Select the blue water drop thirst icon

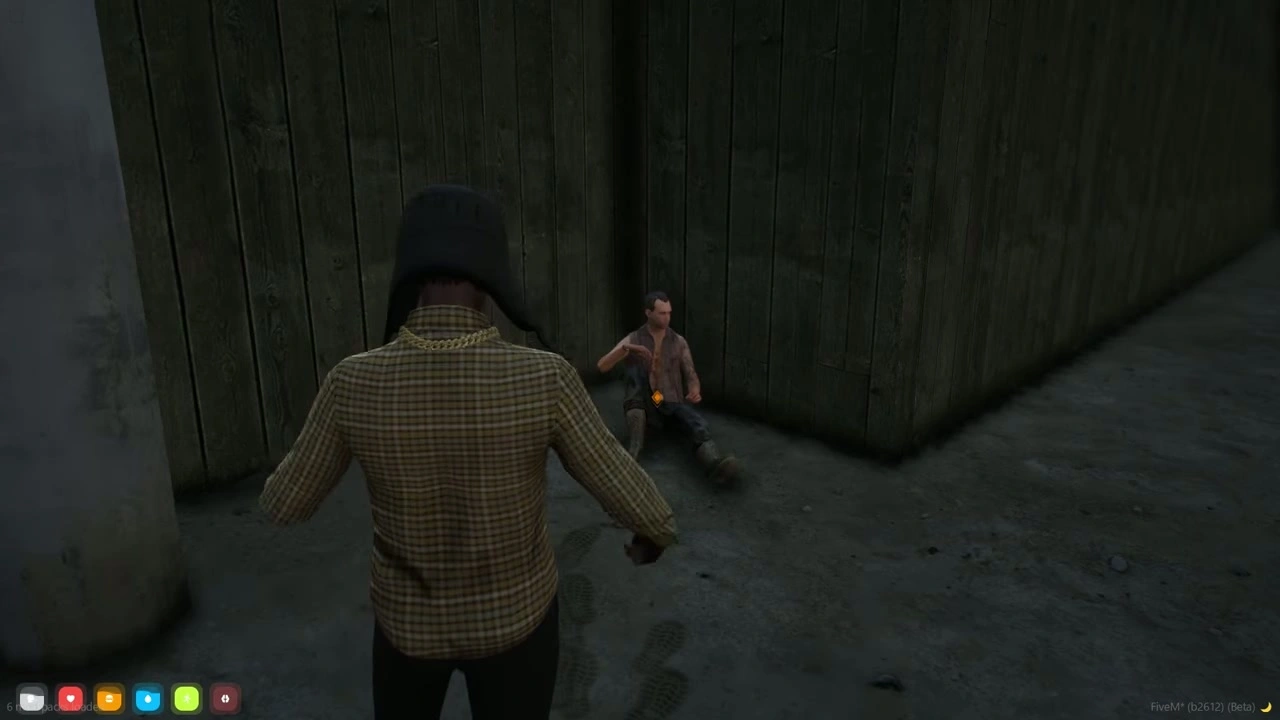(148, 699)
